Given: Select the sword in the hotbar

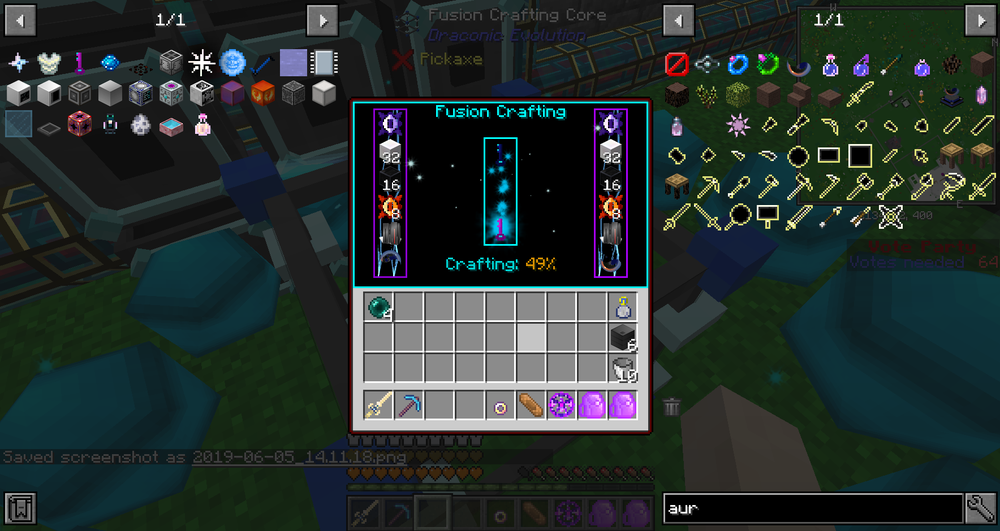Looking at the screenshot, I should tap(379, 406).
